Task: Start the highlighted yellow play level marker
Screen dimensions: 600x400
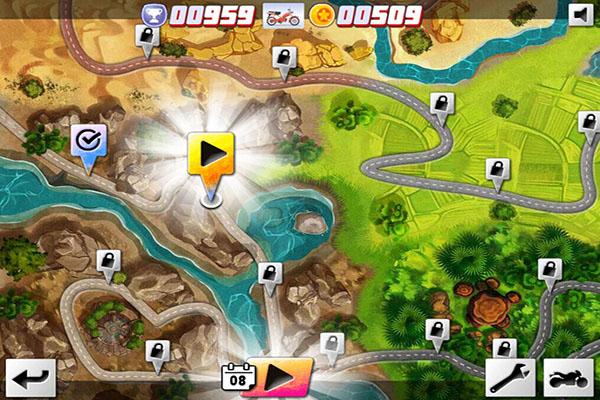Action: (x=210, y=155)
